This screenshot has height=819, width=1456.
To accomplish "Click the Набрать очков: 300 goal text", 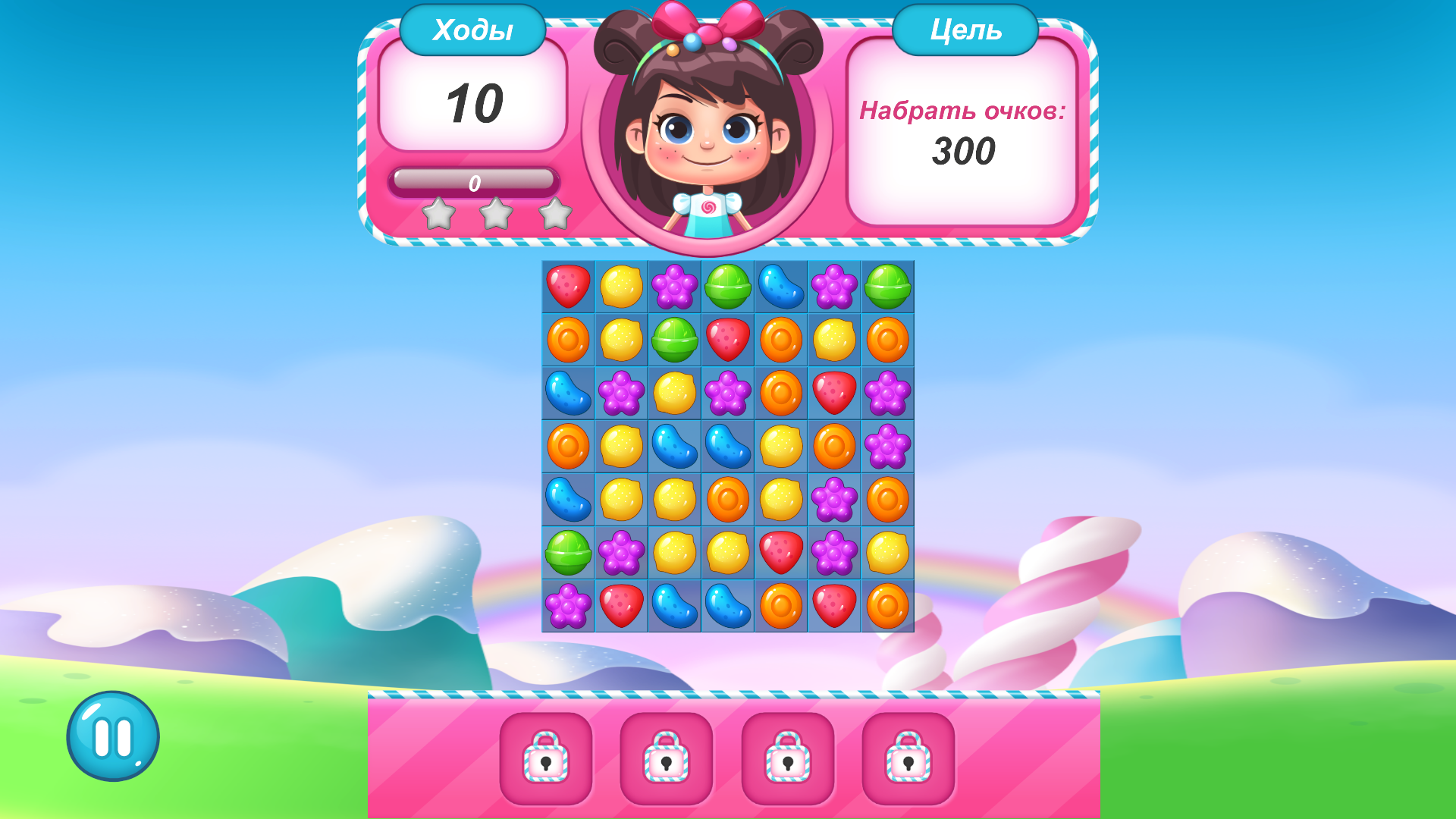I will tap(963, 129).
